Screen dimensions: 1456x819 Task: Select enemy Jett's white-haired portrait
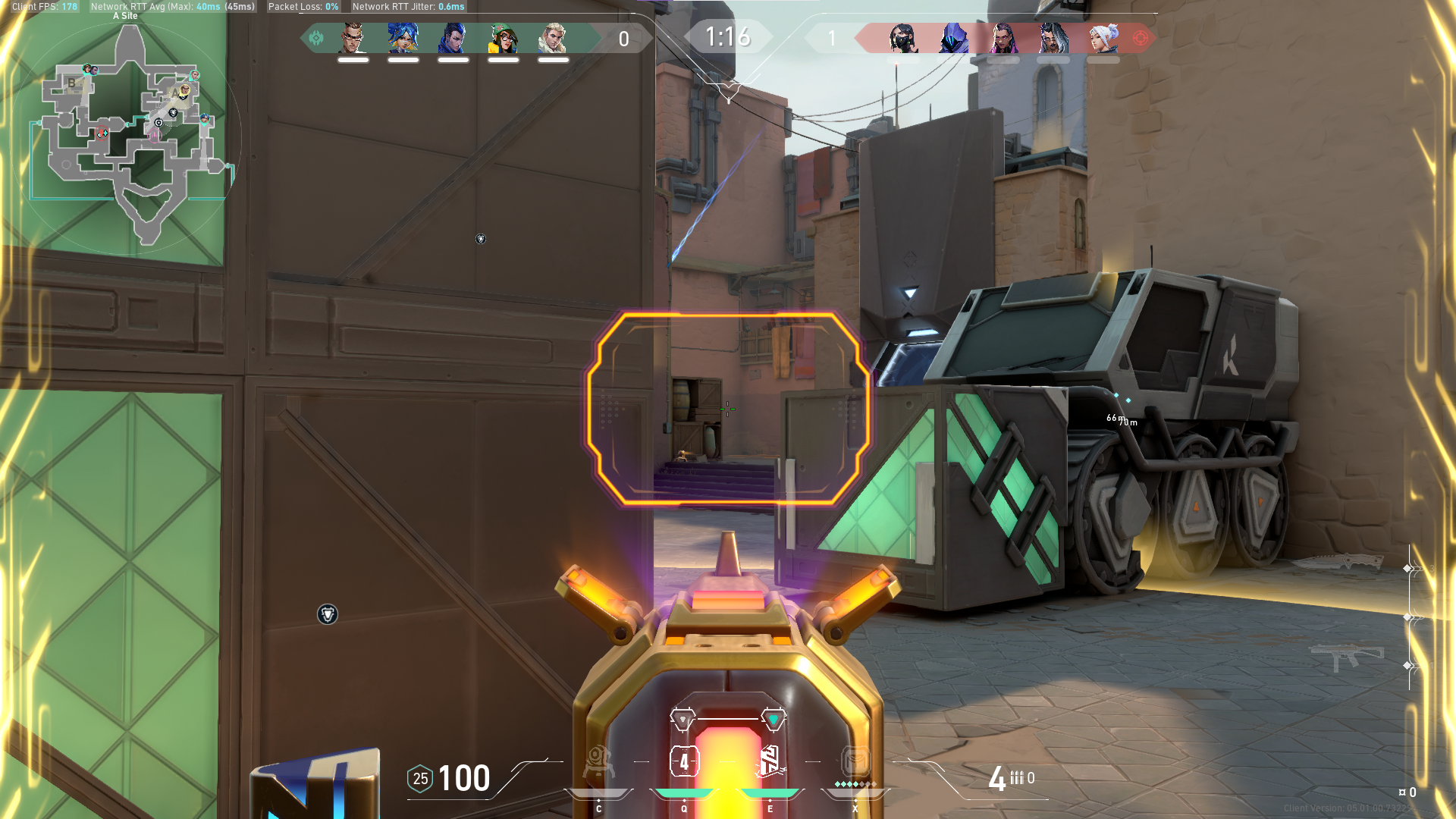(x=1103, y=38)
